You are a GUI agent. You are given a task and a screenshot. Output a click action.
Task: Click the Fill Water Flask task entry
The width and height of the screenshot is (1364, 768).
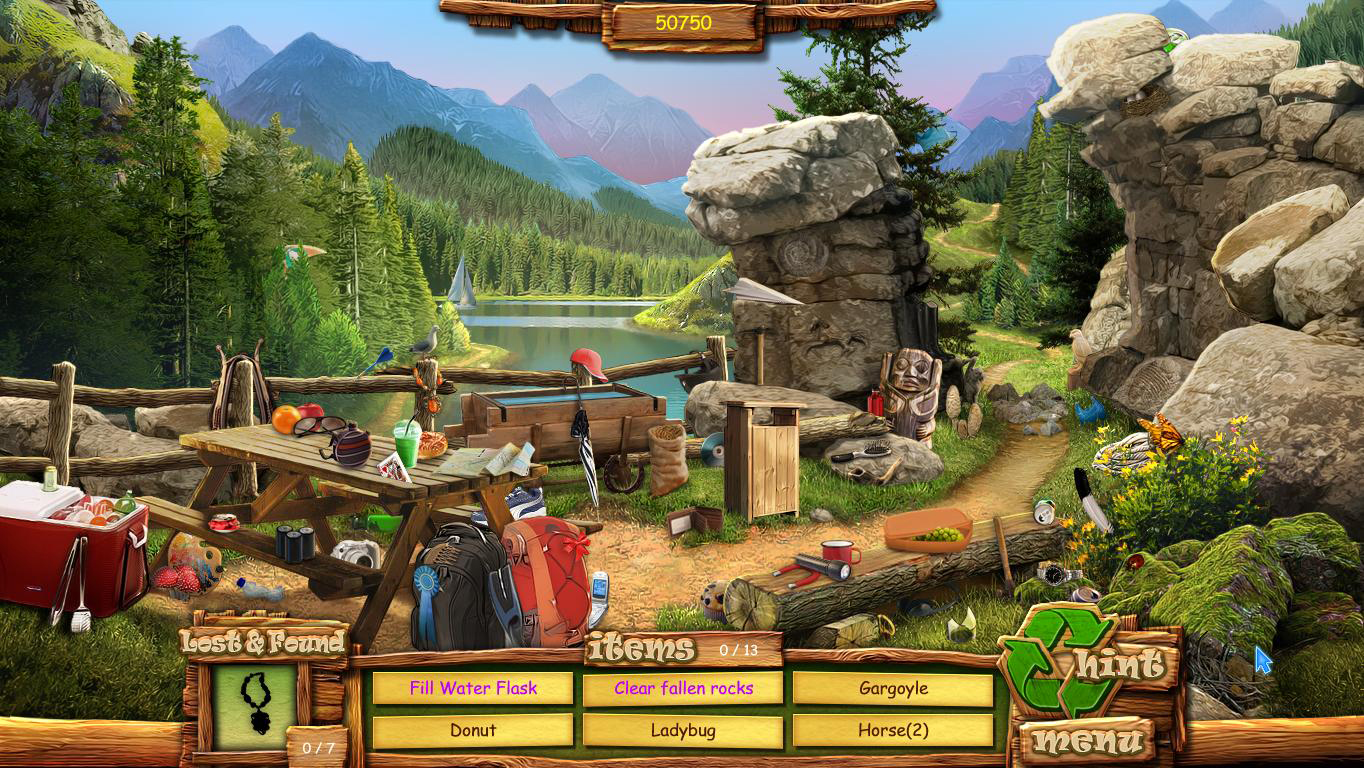[473, 688]
